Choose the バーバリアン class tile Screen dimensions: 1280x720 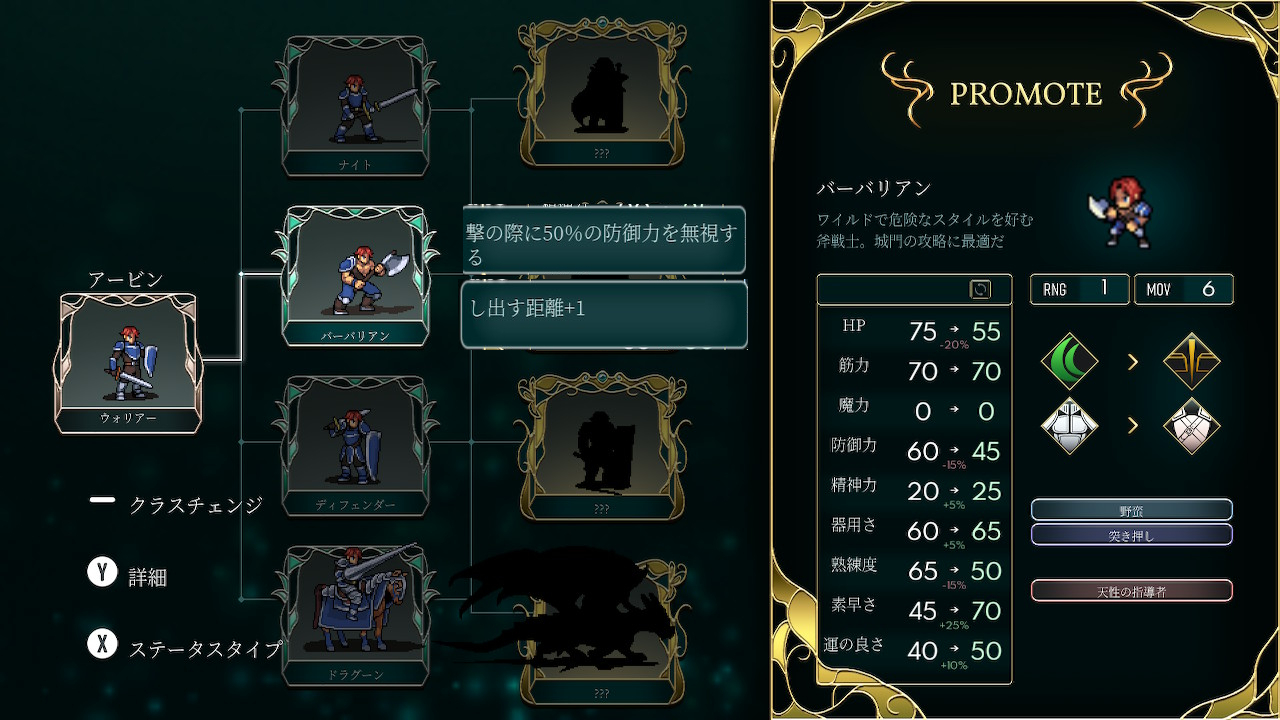tap(356, 275)
